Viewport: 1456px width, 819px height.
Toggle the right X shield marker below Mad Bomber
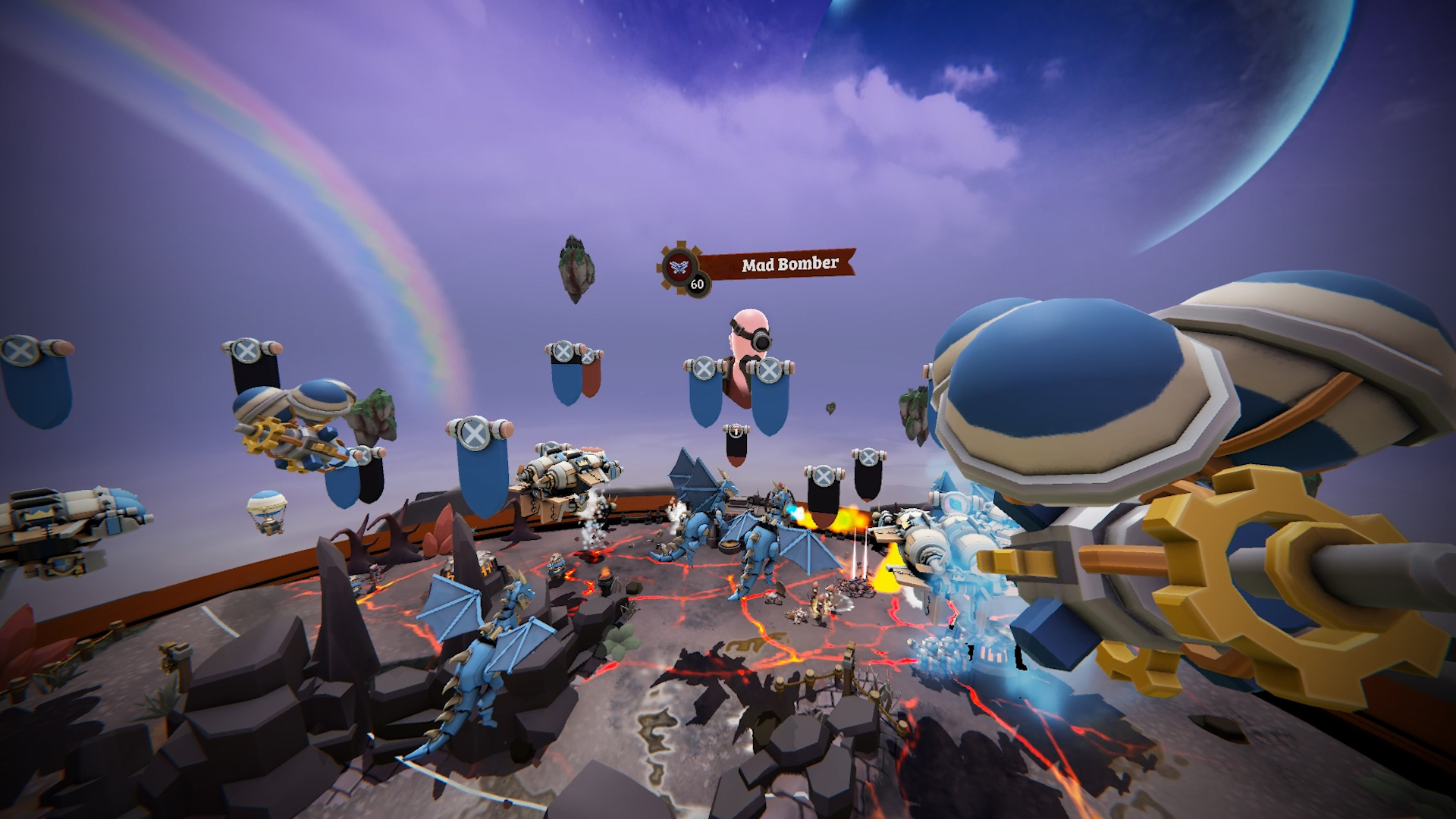click(770, 372)
